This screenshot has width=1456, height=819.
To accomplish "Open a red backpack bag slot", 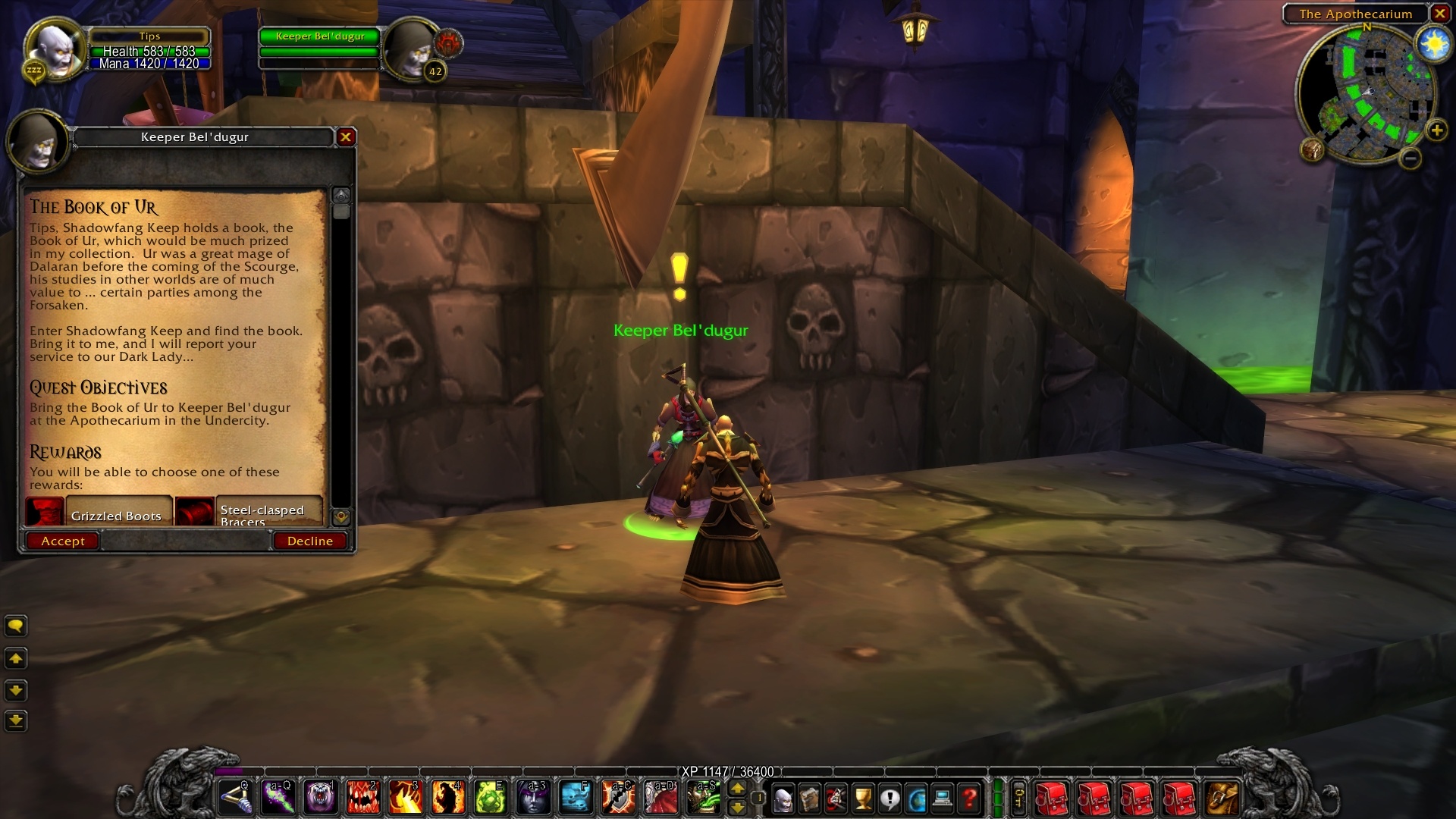I will coord(1053,798).
